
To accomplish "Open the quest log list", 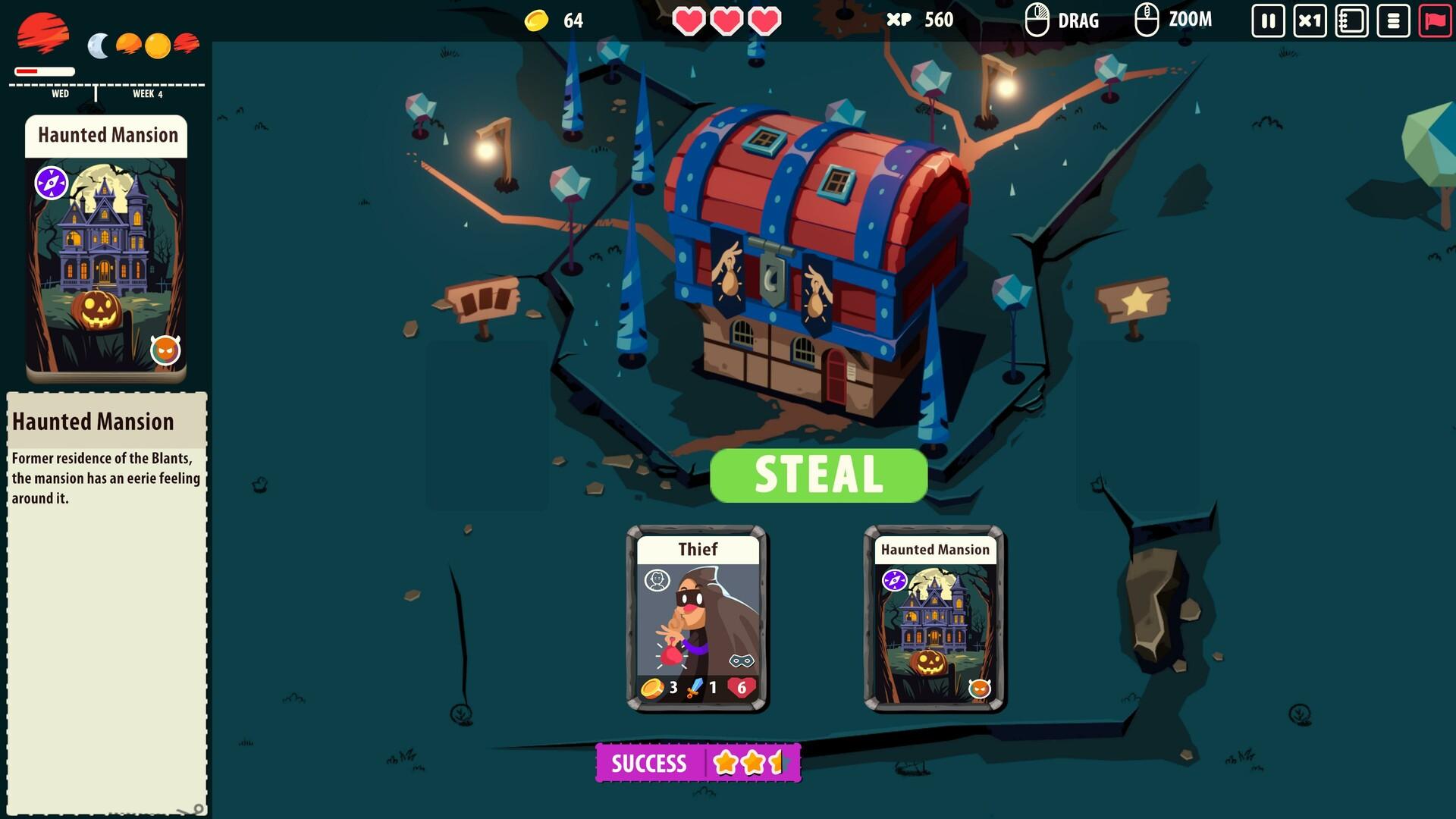I will click(x=1393, y=20).
